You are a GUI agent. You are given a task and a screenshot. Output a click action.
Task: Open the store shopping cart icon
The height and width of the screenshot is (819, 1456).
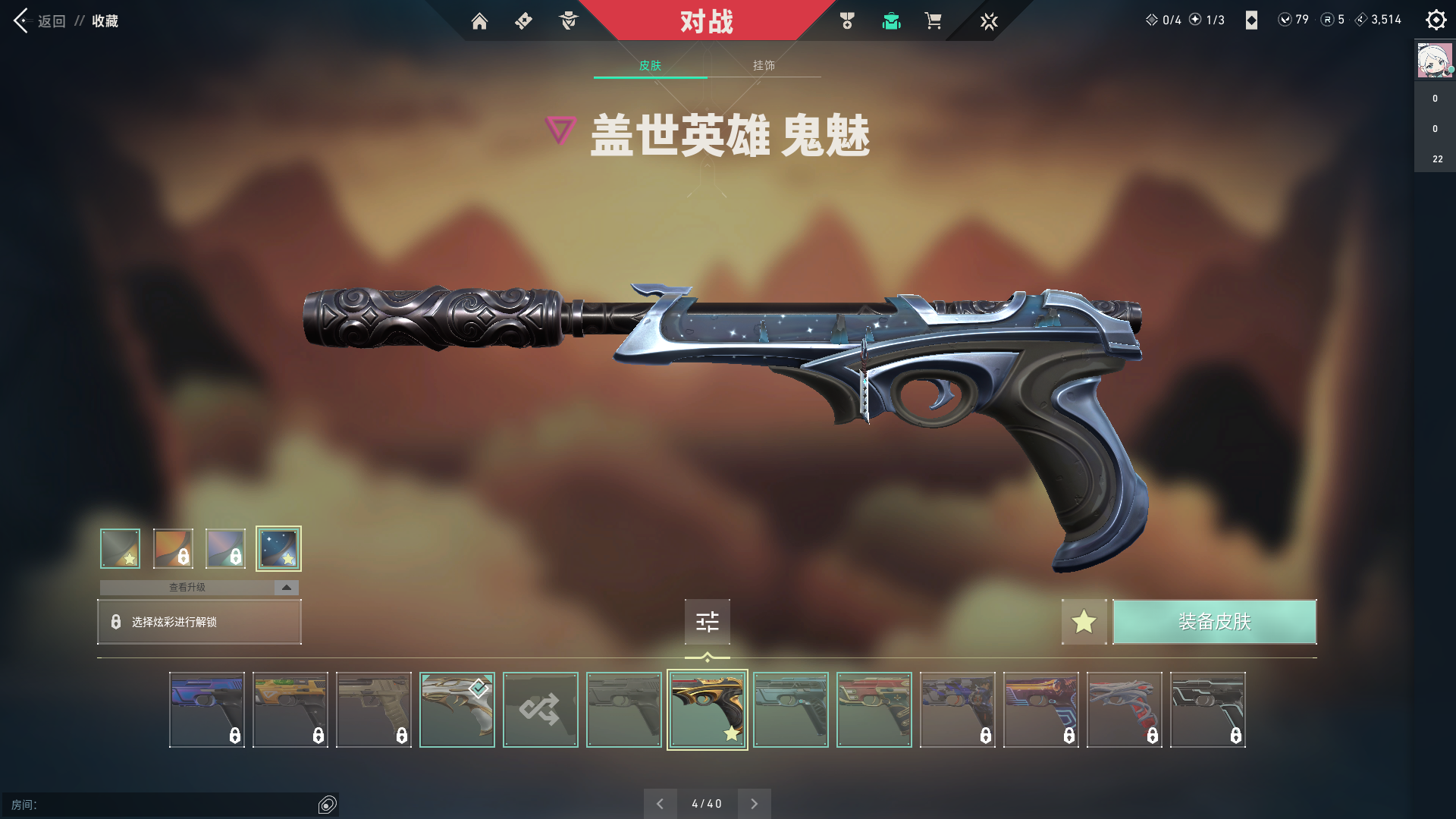934,21
